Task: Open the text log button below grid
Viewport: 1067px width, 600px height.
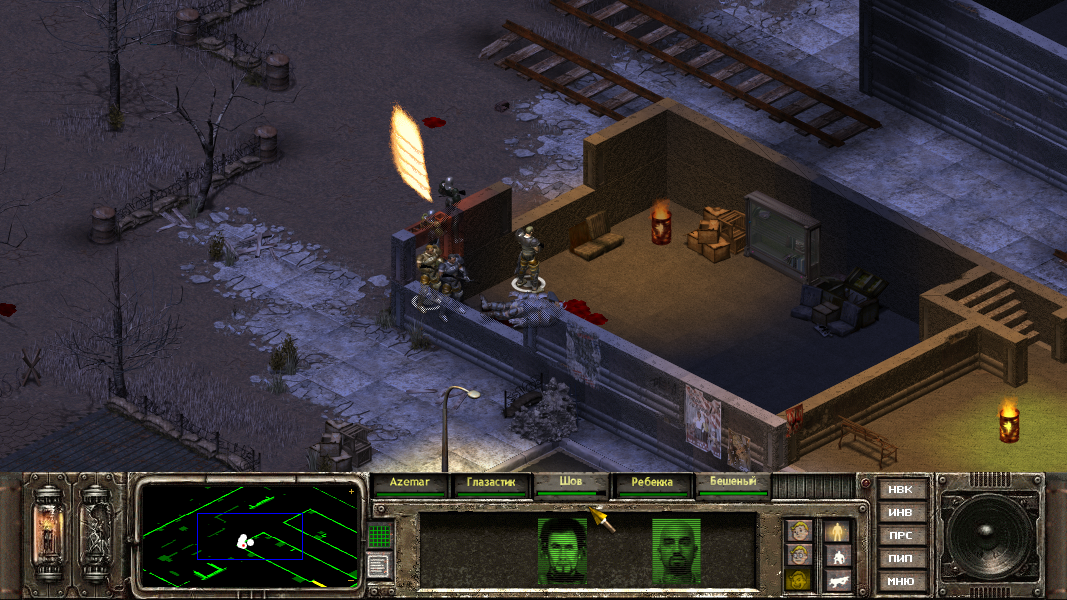Action: pos(378,566)
